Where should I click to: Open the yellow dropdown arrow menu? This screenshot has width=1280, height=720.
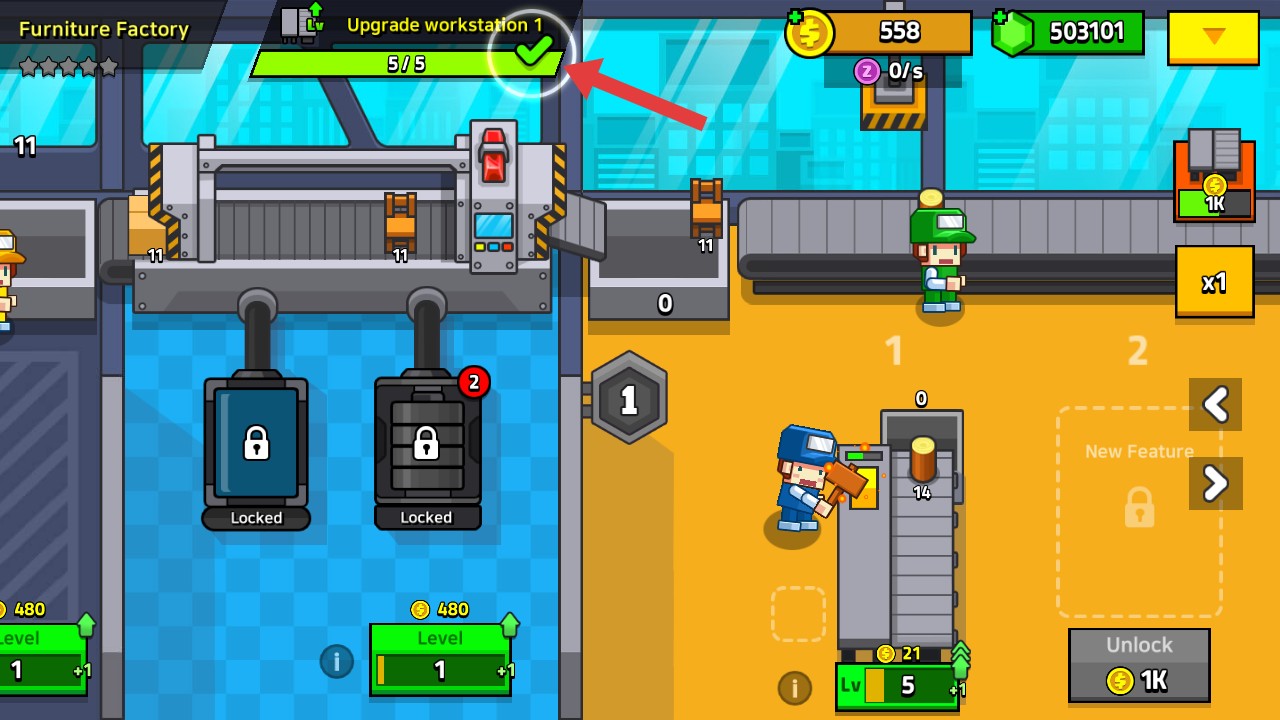[x=1213, y=37]
